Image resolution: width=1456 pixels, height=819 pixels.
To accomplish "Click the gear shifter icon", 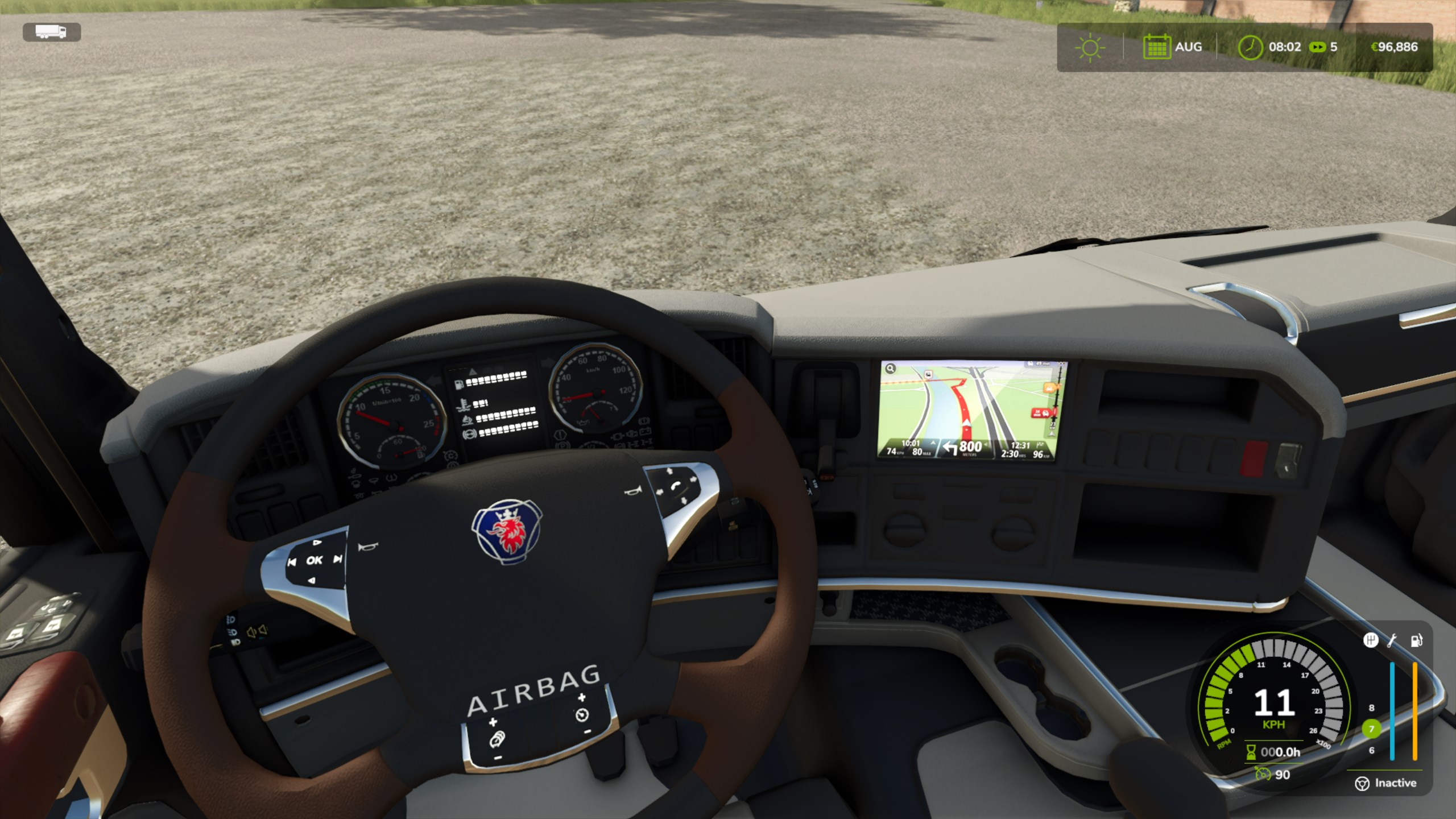I will click(x=1371, y=640).
